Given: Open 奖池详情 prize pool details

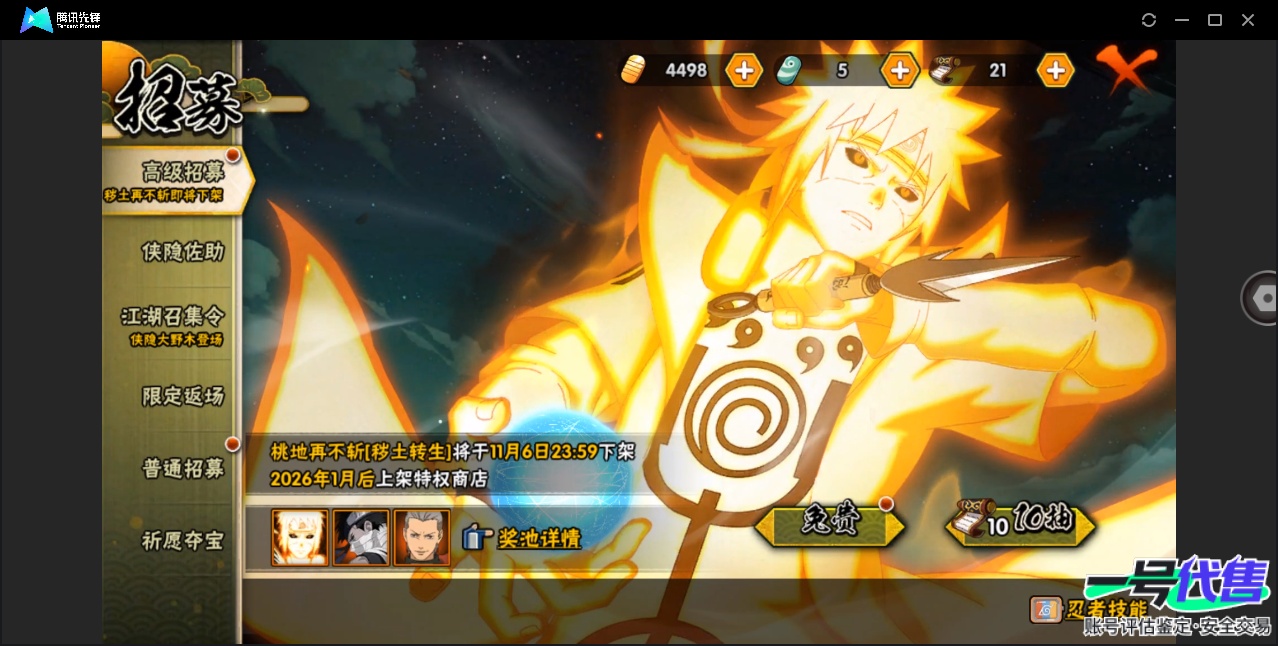Looking at the screenshot, I should coord(523,538).
